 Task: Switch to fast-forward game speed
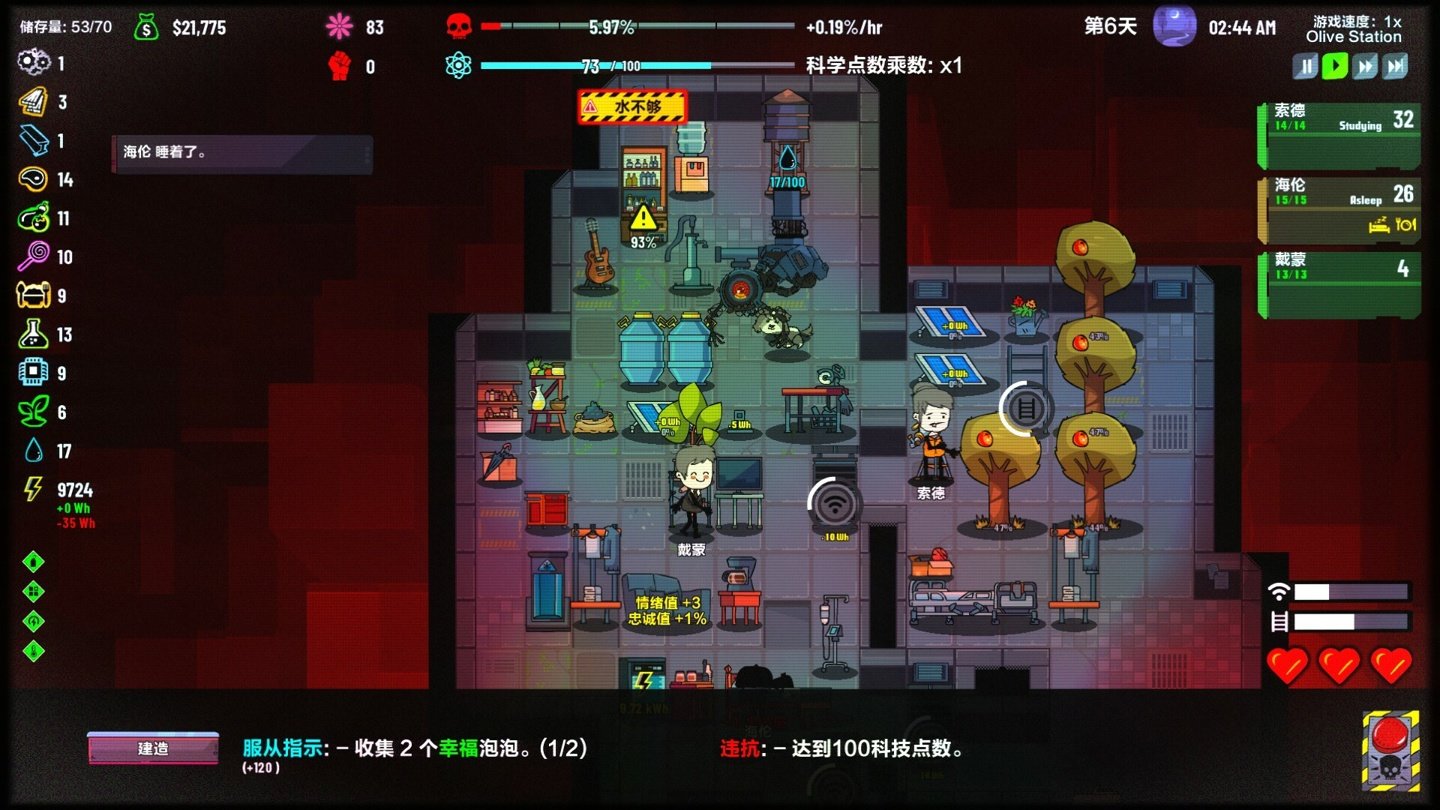1365,66
